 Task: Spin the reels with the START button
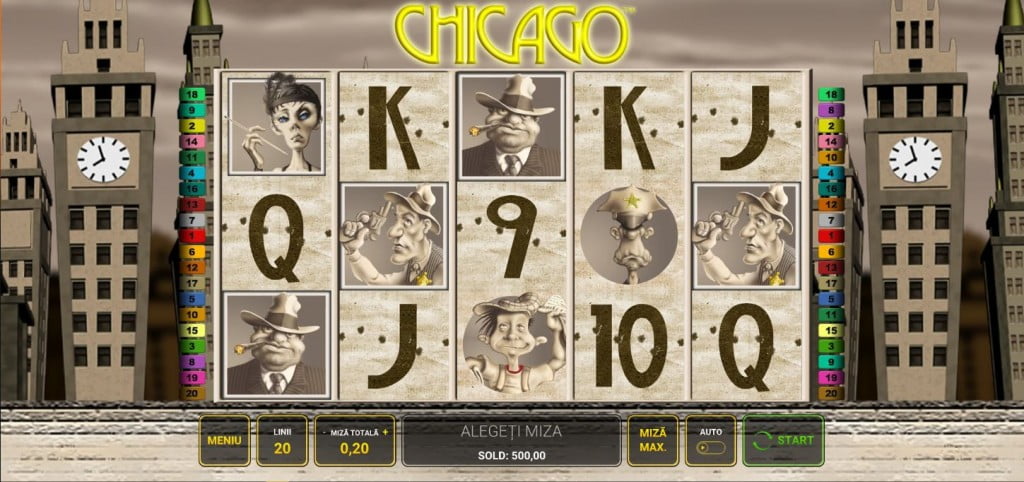coord(783,440)
